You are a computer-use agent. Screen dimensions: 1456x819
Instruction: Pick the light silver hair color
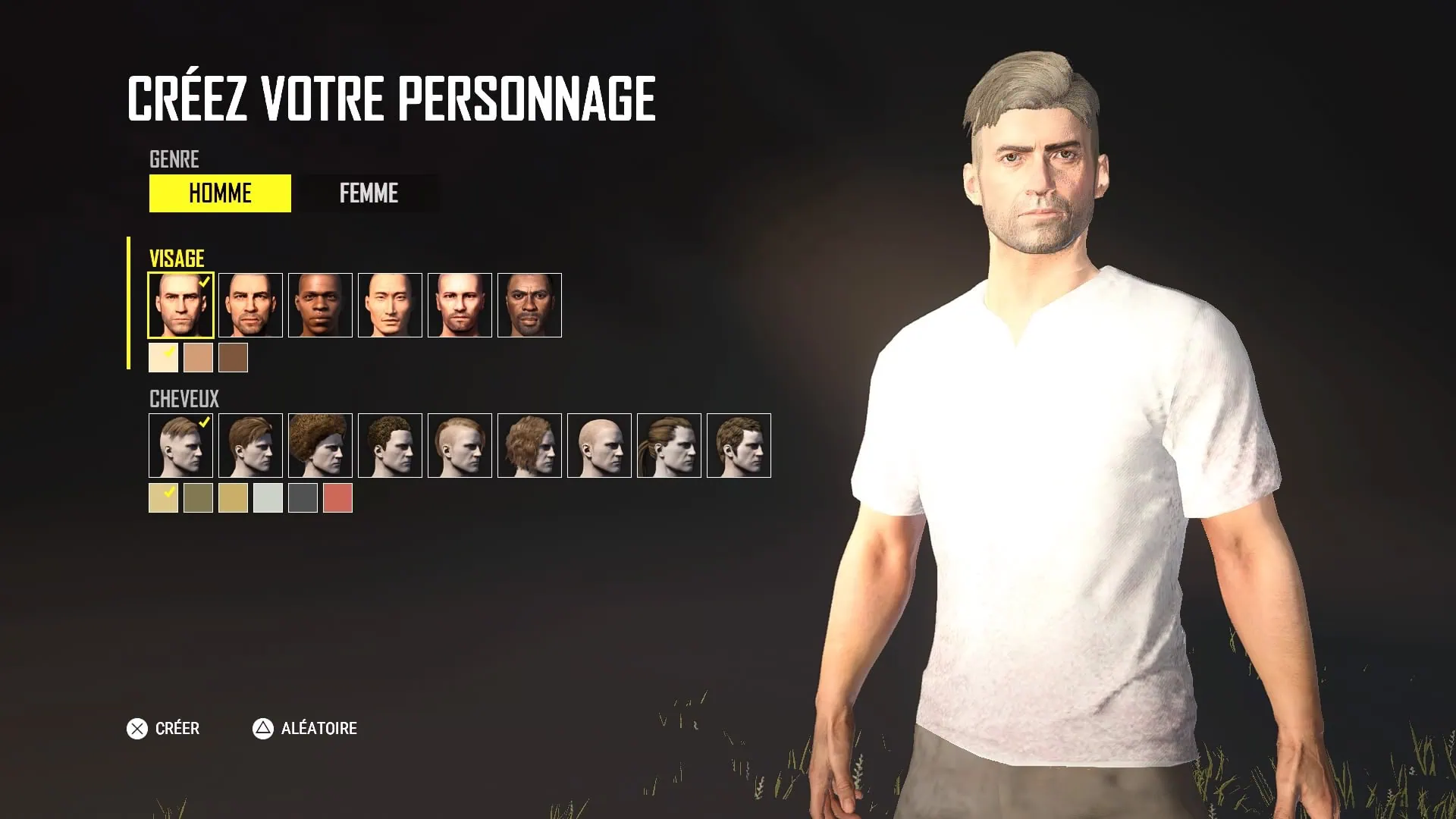click(x=268, y=498)
